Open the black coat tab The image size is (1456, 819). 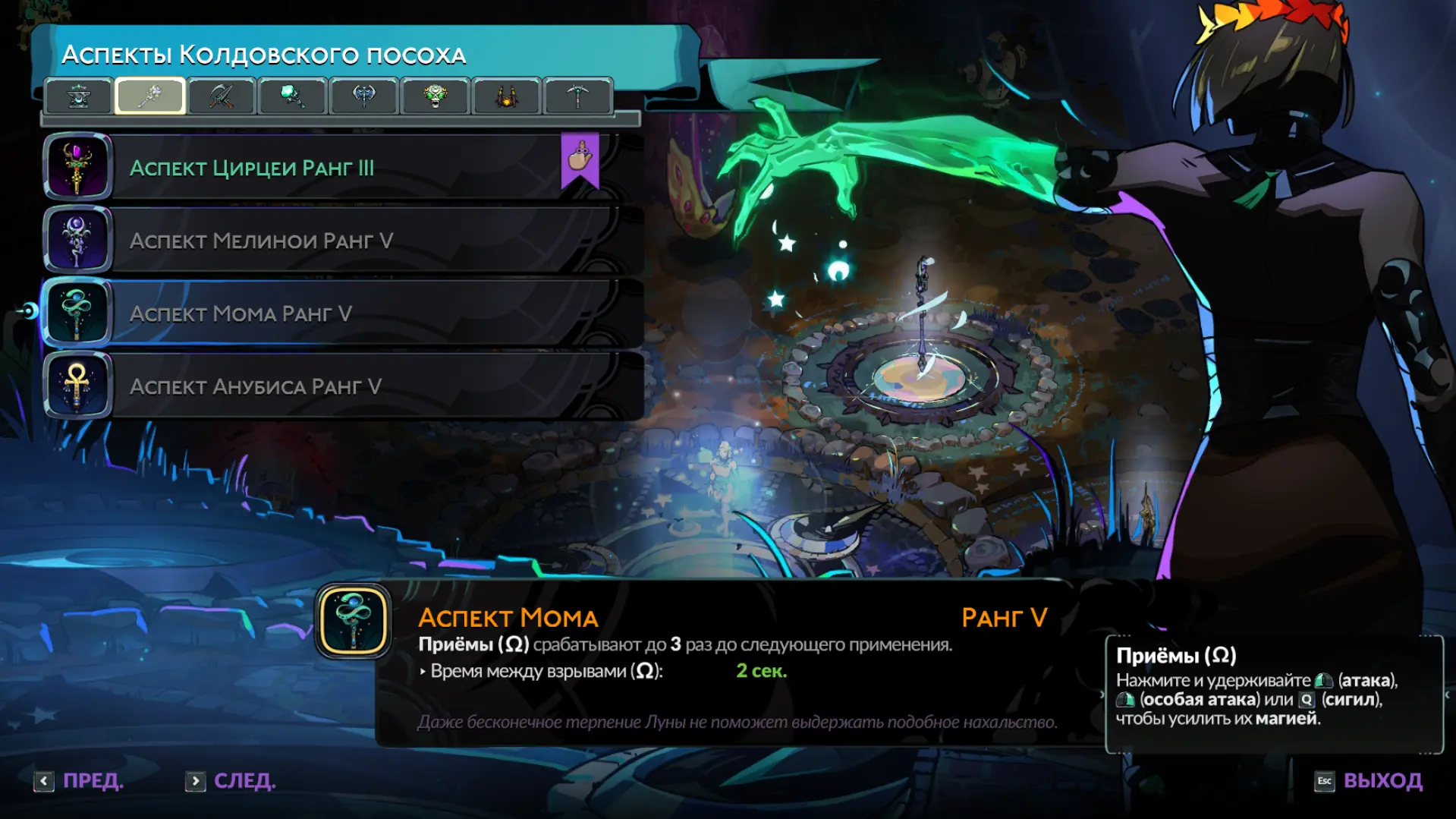click(x=506, y=96)
